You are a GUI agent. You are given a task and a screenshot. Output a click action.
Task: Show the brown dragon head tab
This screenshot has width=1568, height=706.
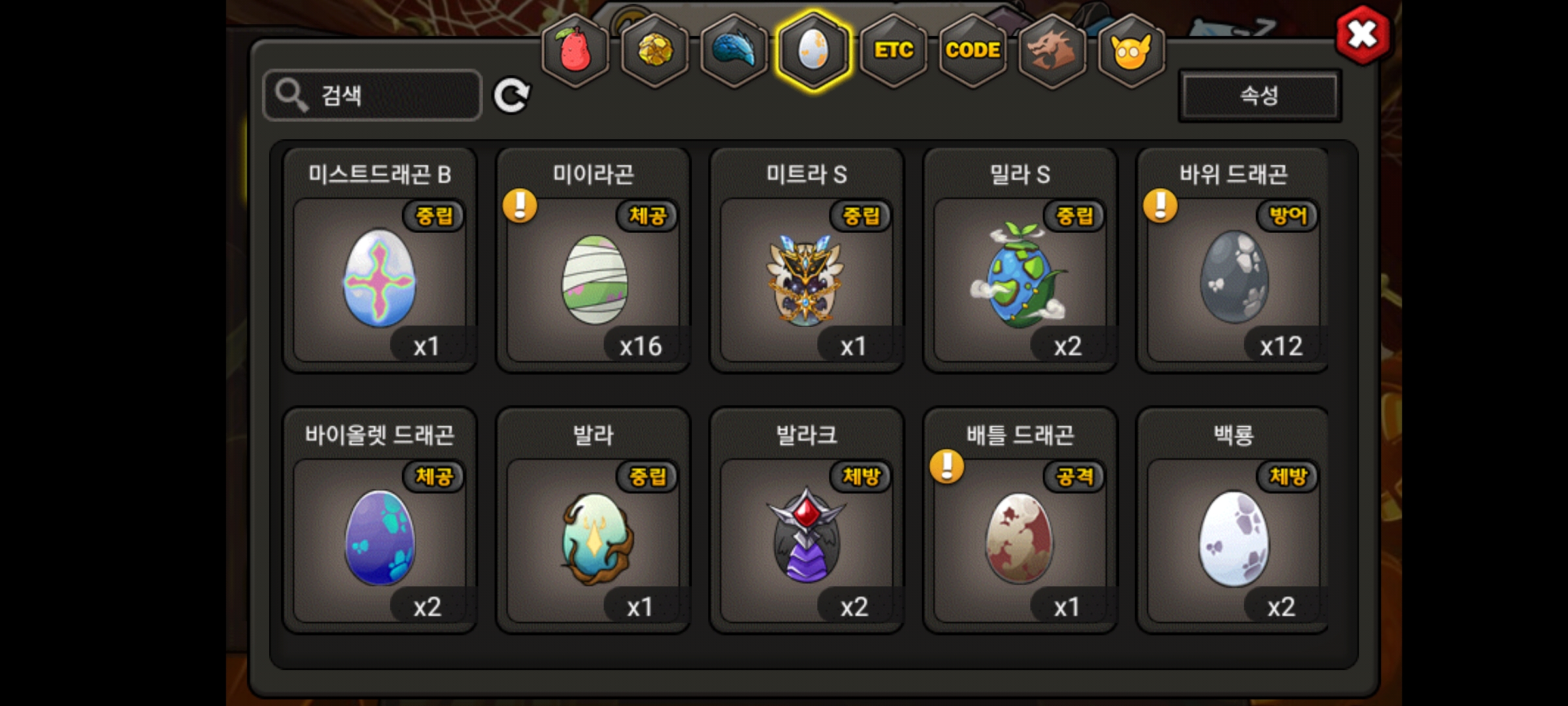1052,50
